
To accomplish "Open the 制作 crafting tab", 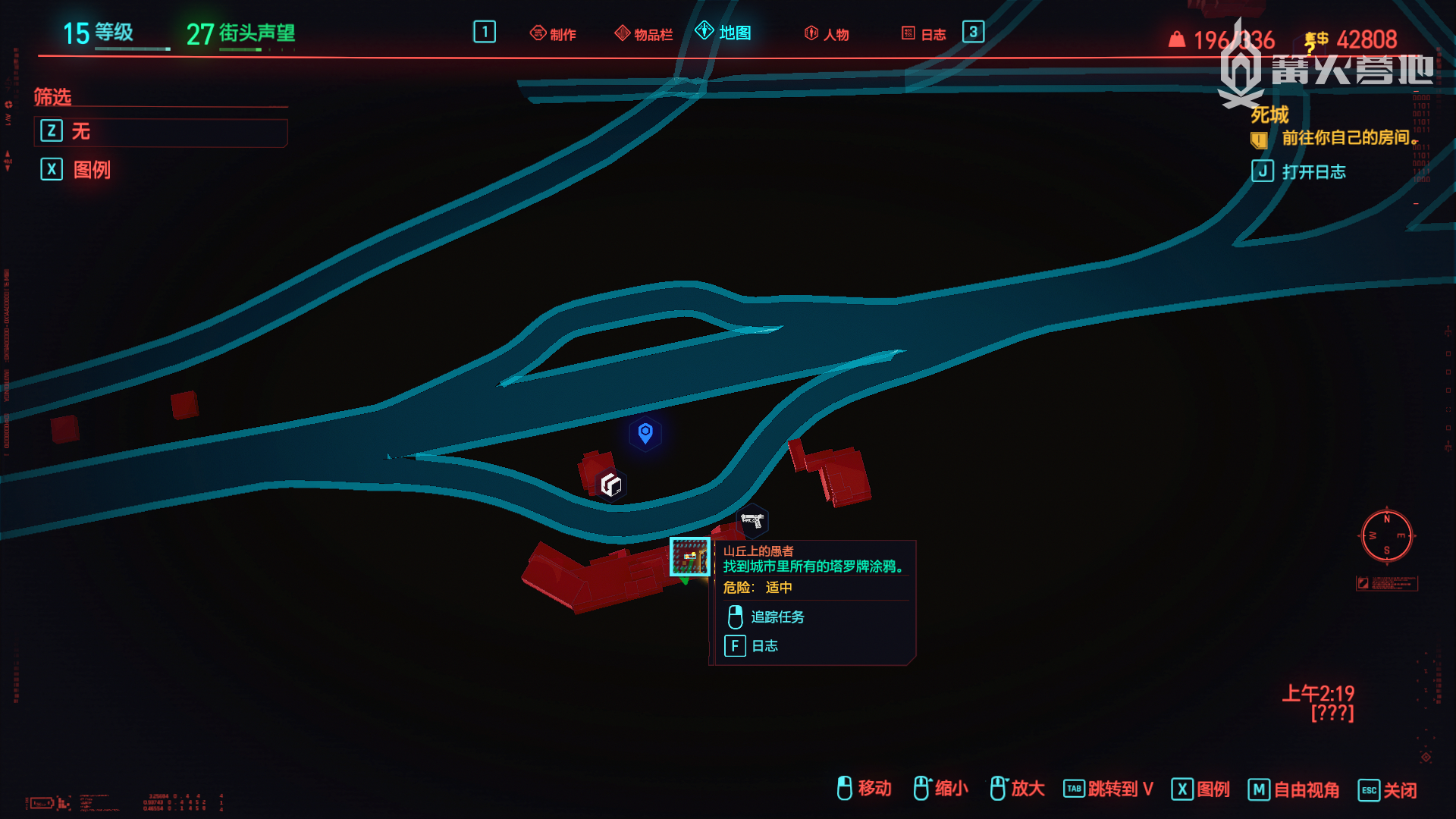I will pyautogui.click(x=554, y=33).
